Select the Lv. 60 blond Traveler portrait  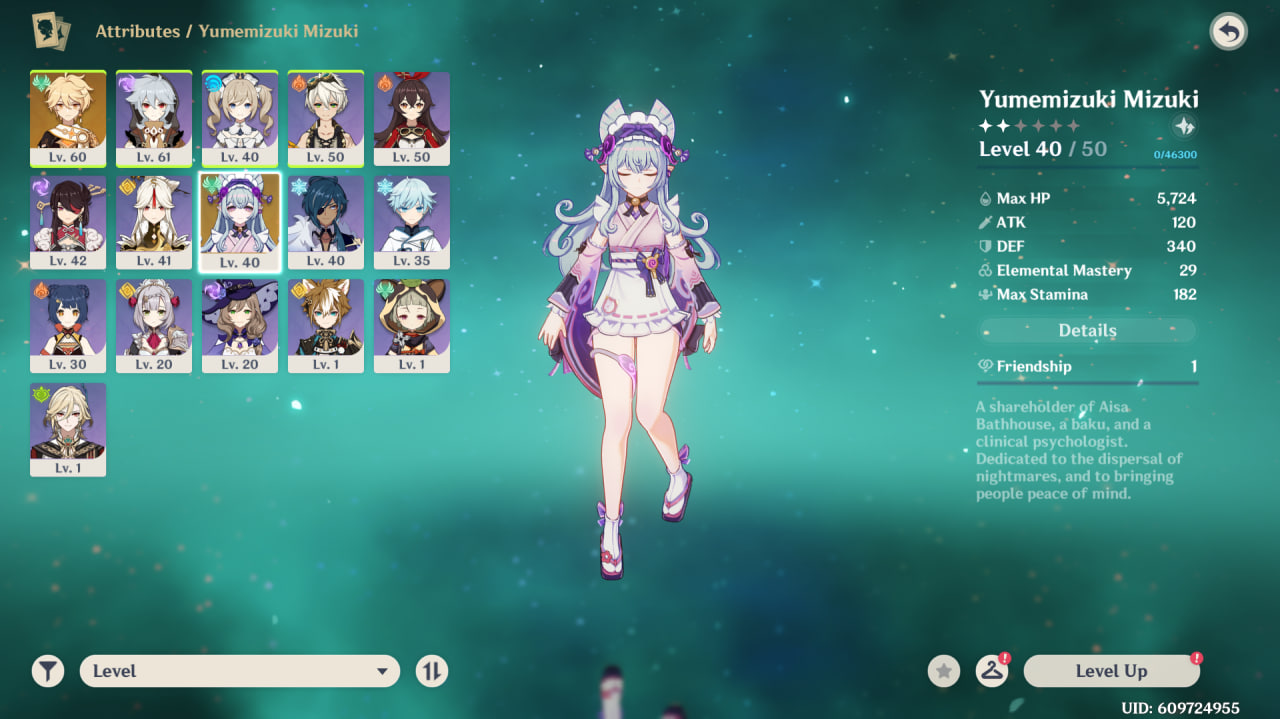[68, 118]
